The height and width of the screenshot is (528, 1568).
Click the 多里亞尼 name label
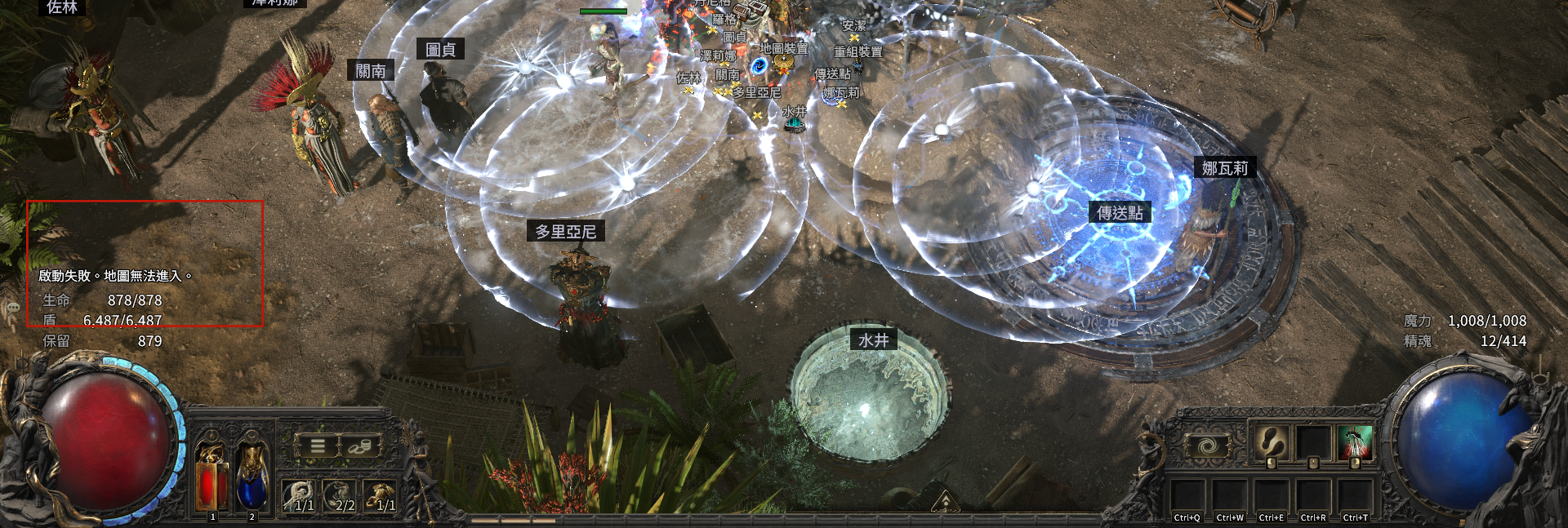pos(565,232)
